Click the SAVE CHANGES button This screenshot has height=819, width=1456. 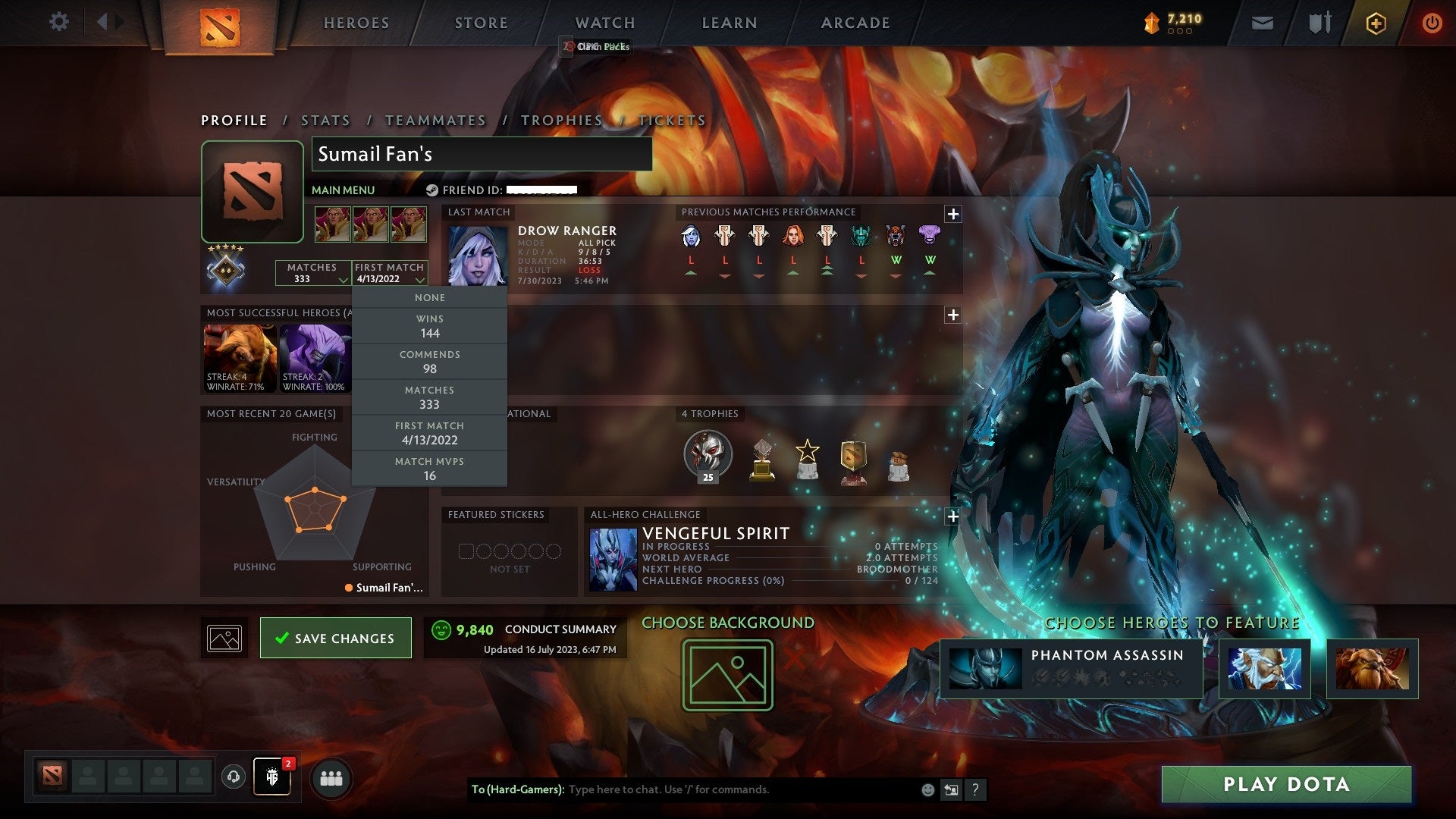point(335,638)
